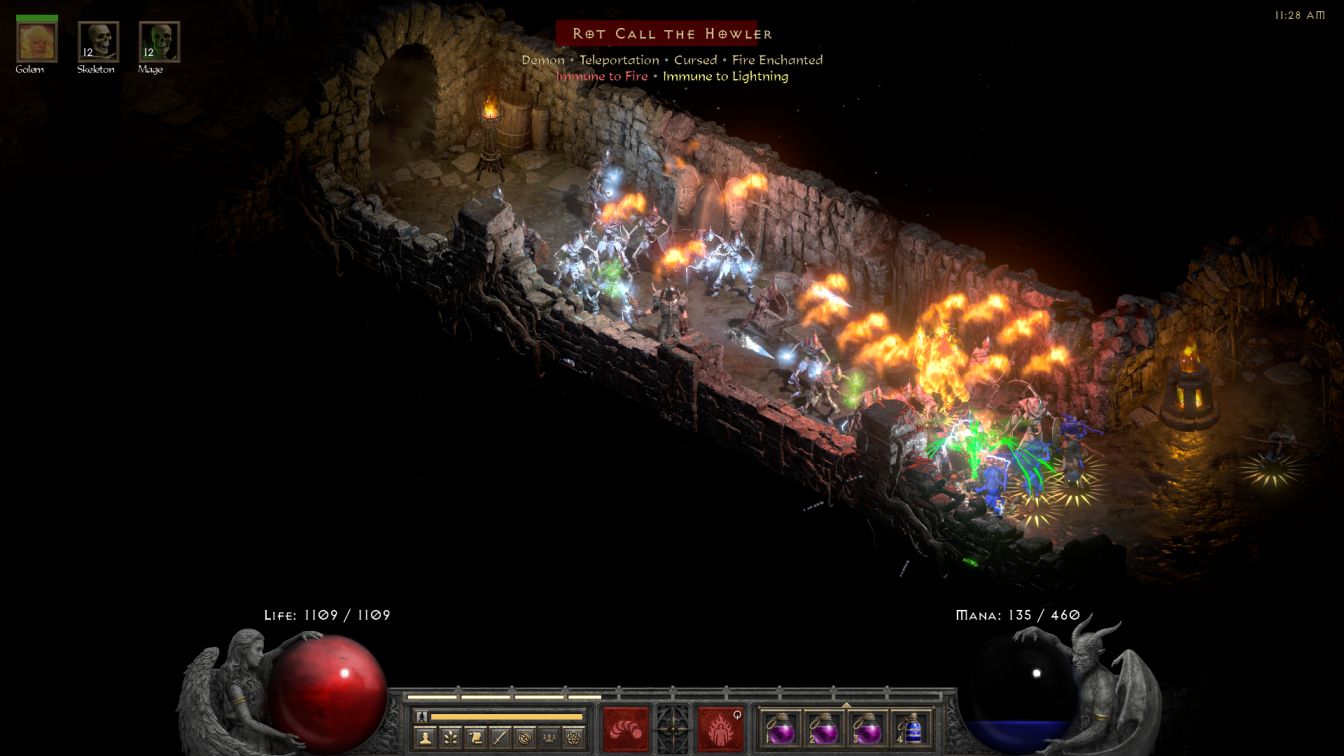Click the sword icon in the mini menu
Screen dimensions: 1344x756
click(500, 738)
